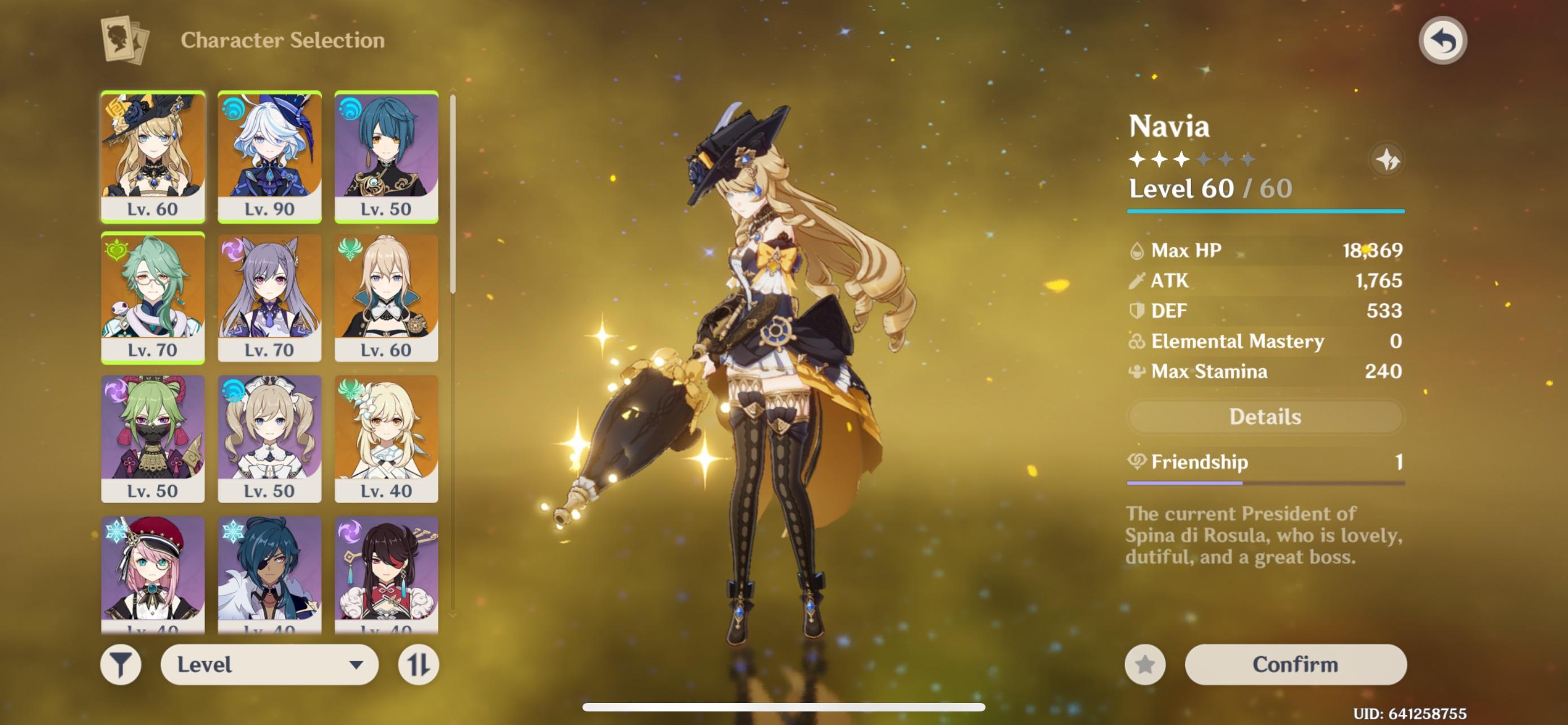Screen dimensions: 1568x725
Task: Click the Elemental Mastery stat icon
Action: (1138, 341)
